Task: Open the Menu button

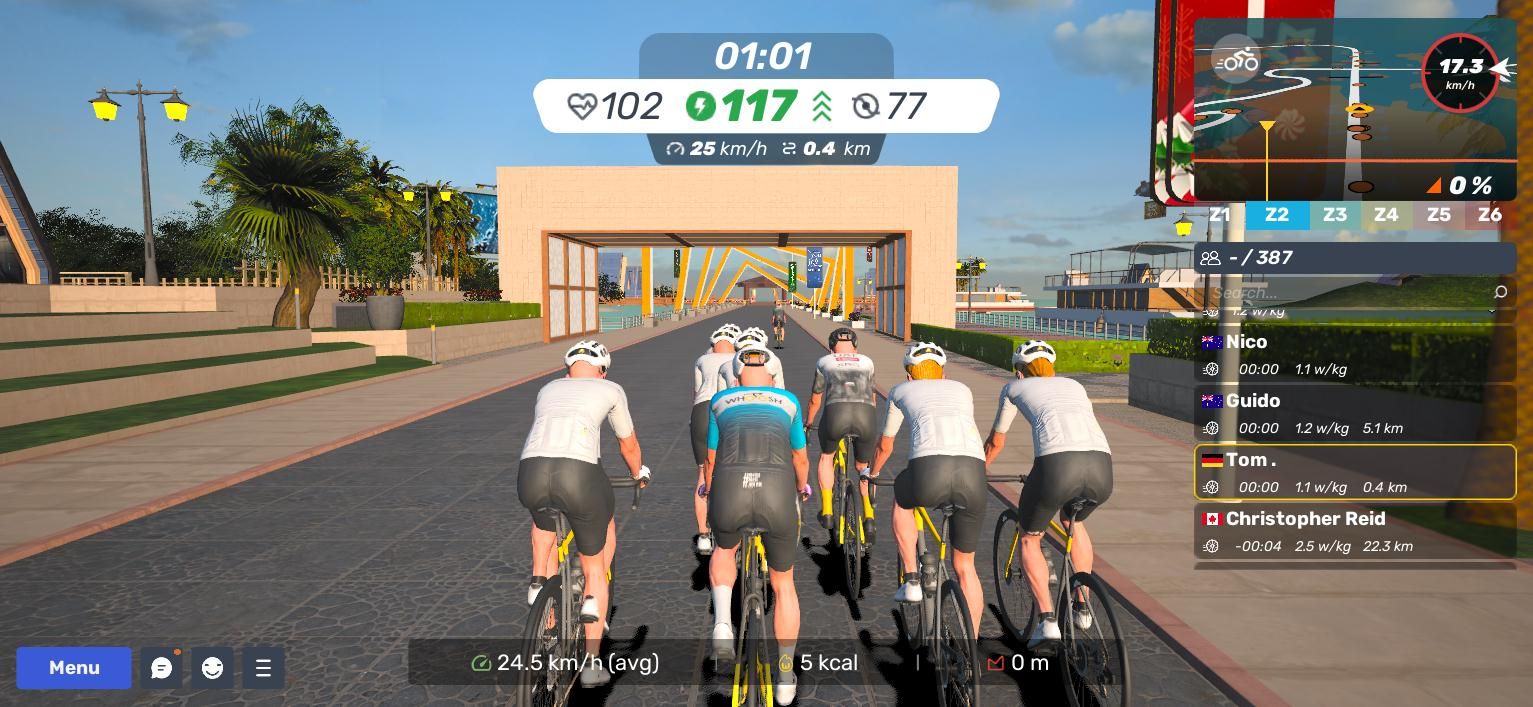Action: [x=74, y=667]
